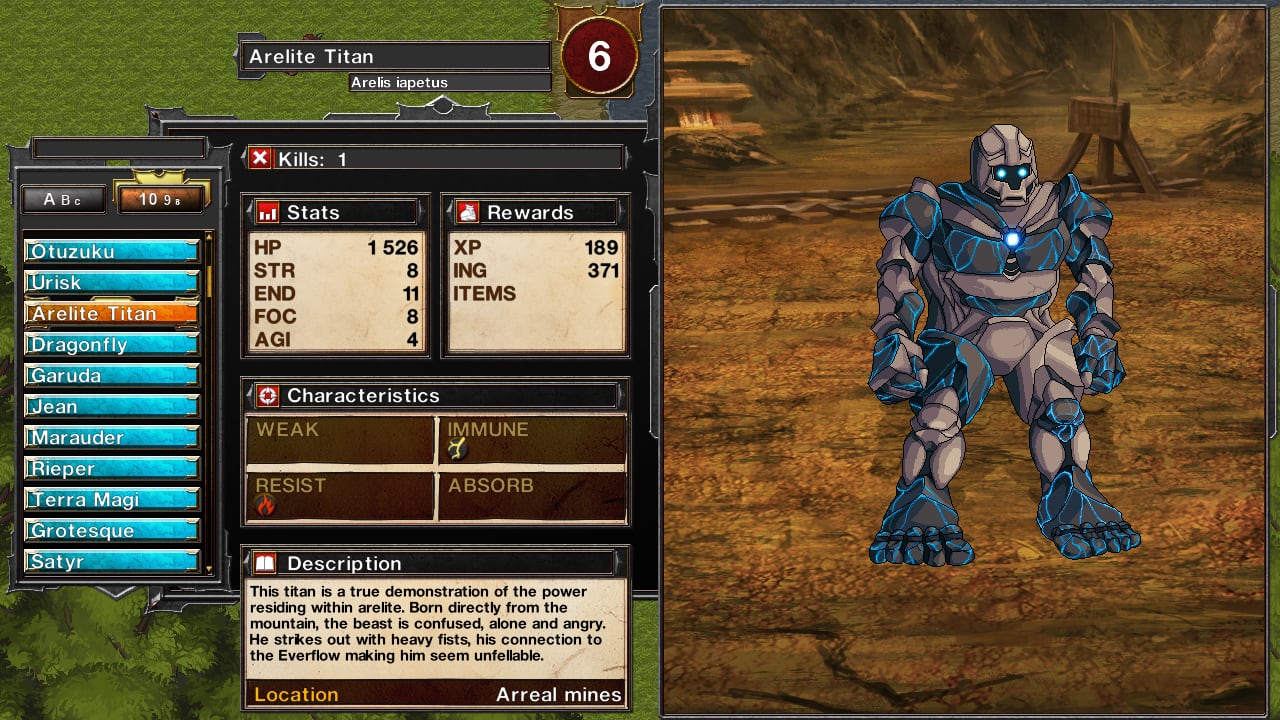Select Otuzuku in the bestiary list

[x=112, y=251]
